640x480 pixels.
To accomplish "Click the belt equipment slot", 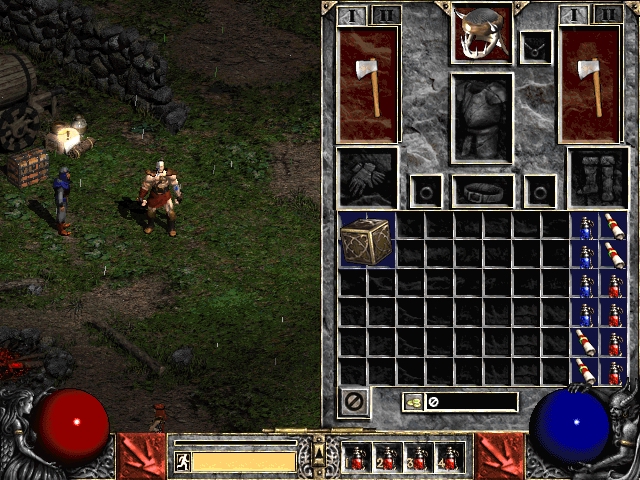I will 482,189.
